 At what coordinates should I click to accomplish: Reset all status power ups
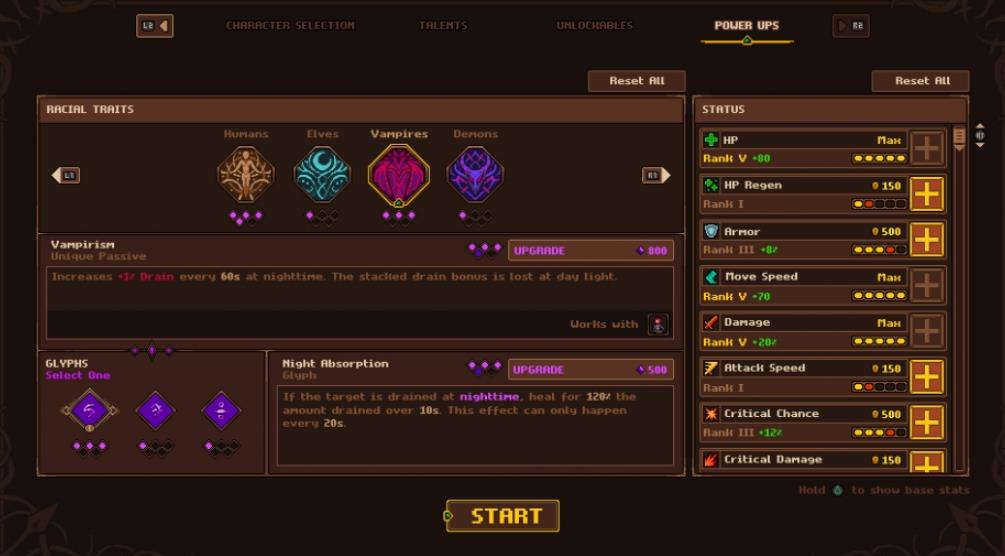[x=920, y=81]
